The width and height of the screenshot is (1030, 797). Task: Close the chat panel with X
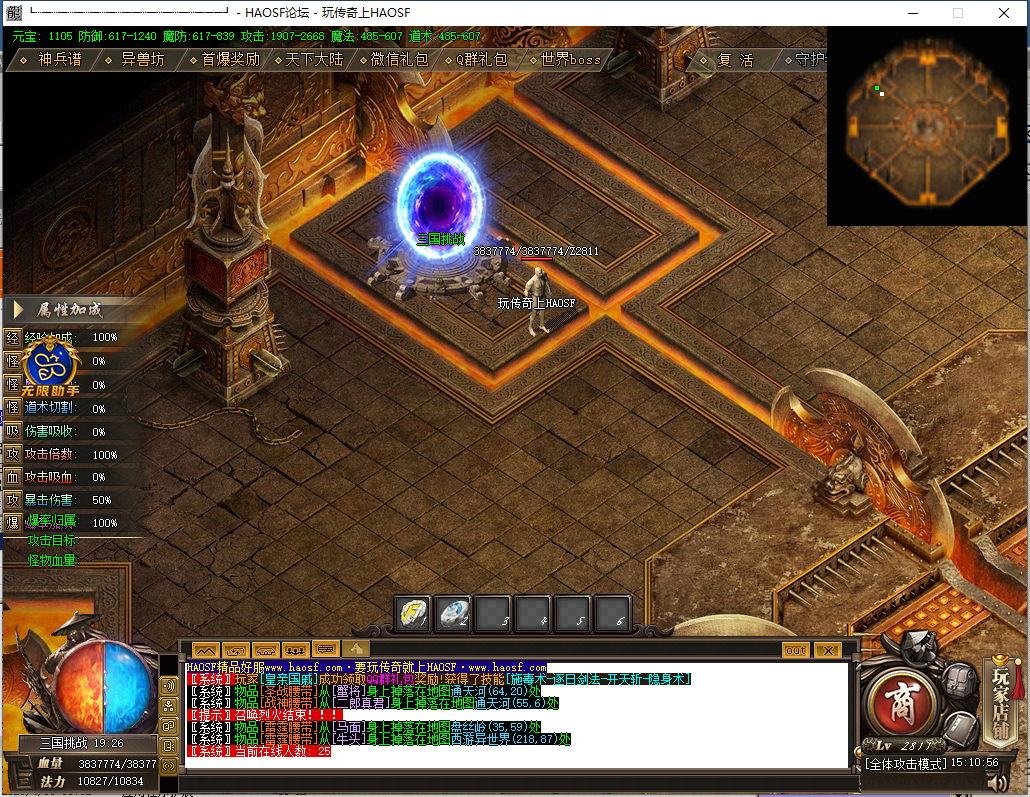[x=827, y=650]
